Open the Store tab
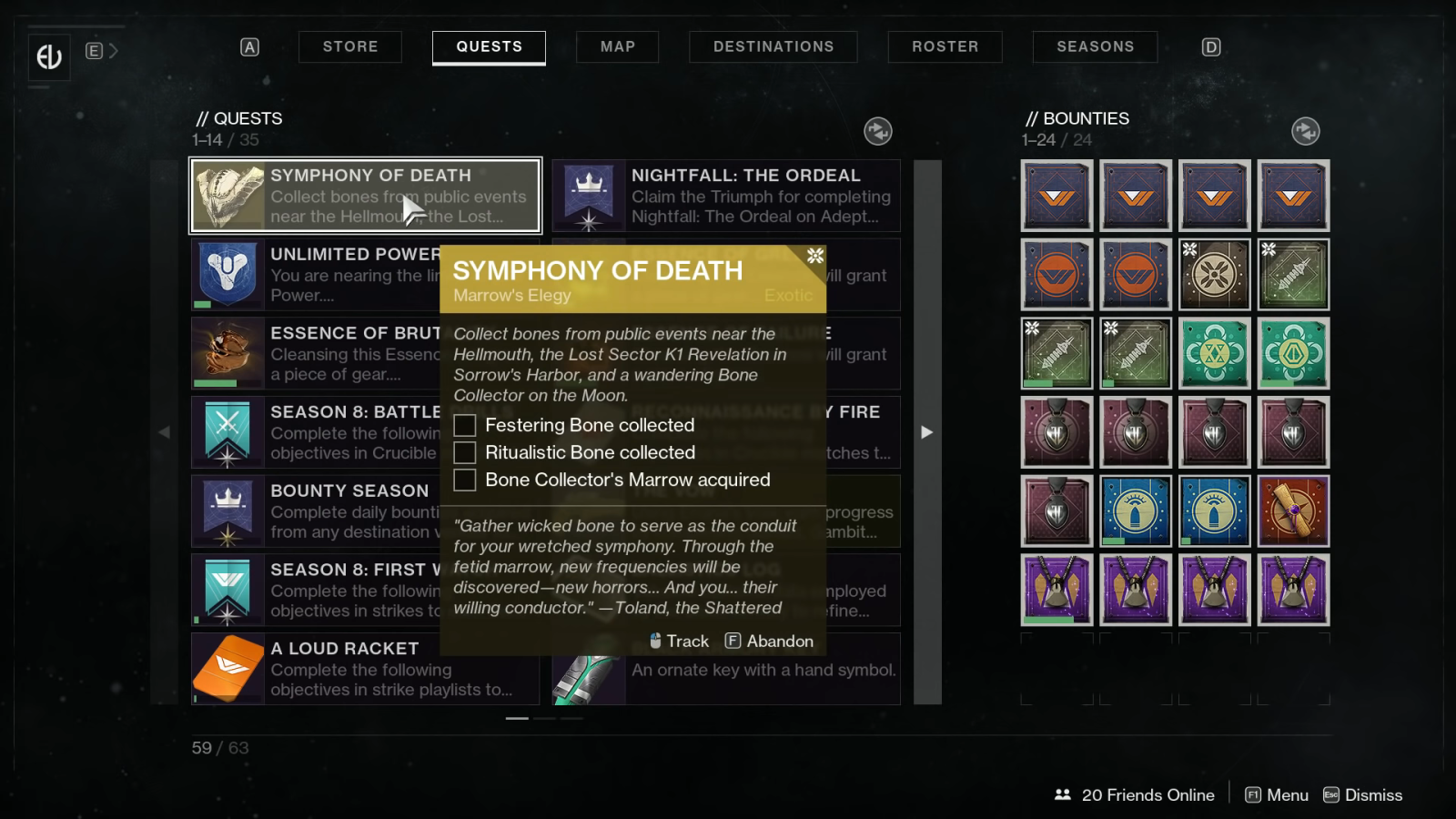The image size is (1456, 819). (350, 46)
